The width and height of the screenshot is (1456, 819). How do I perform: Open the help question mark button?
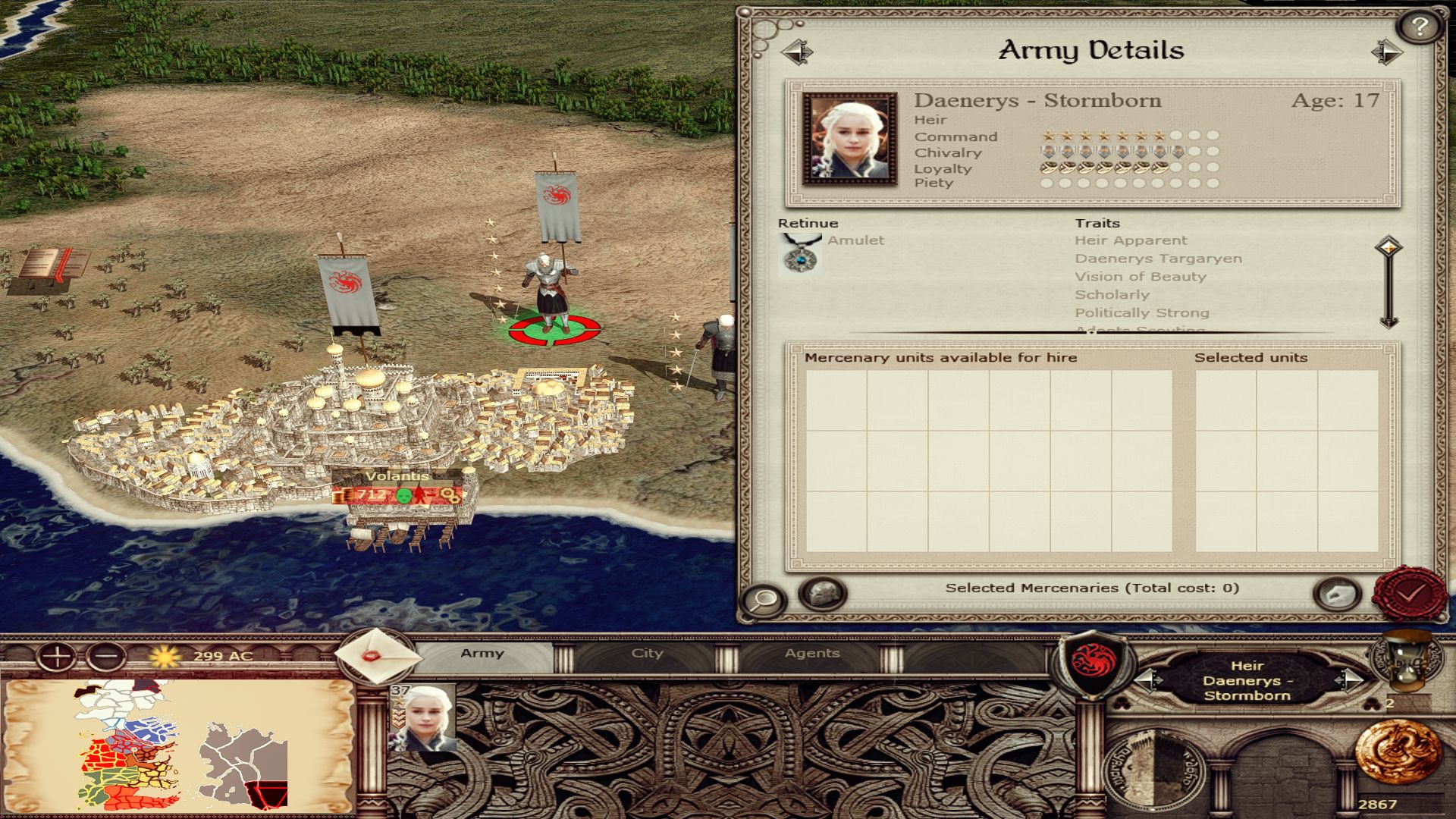click(1419, 28)
